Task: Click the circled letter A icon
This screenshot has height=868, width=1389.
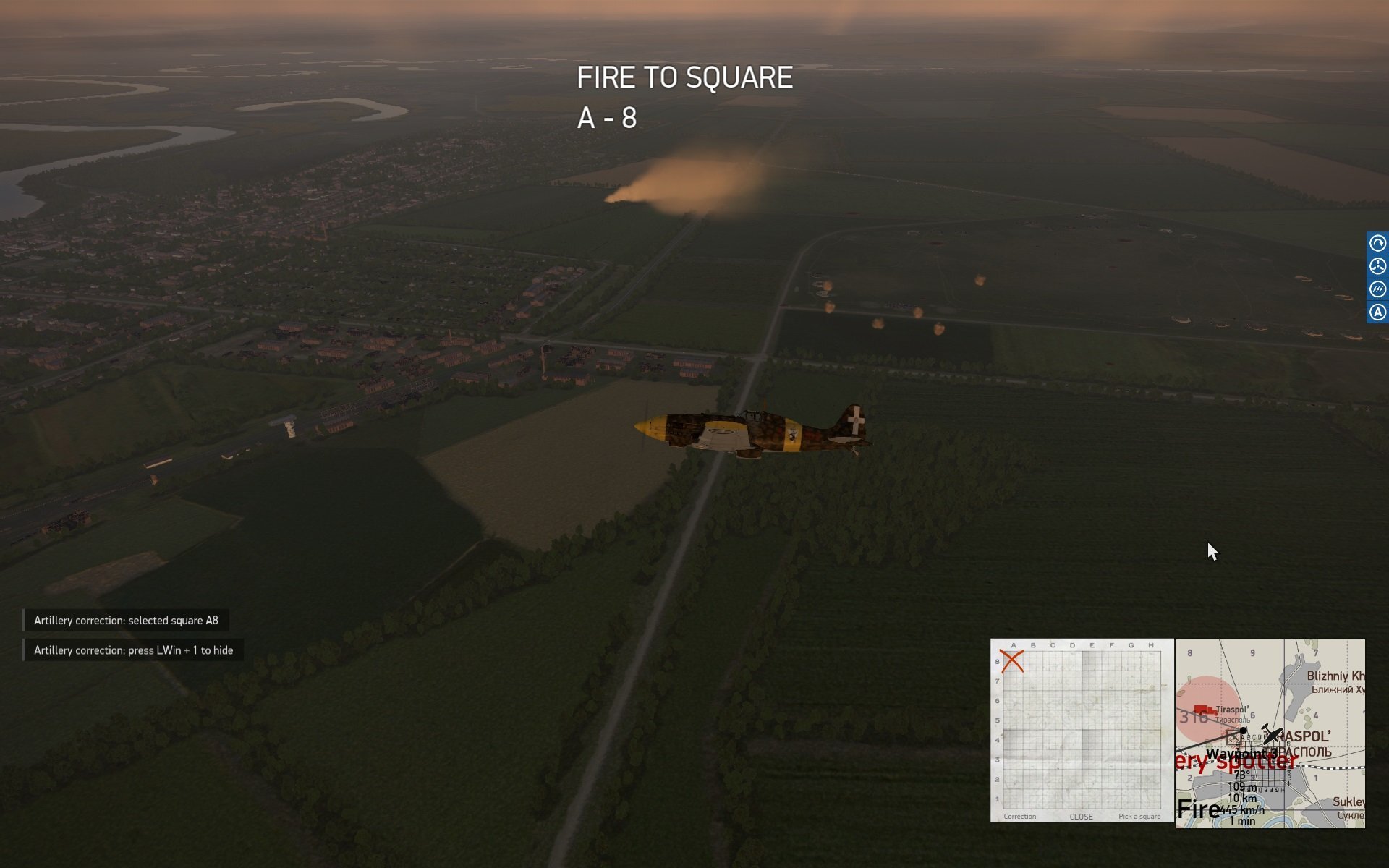Action: click(x=1377, y=312)
